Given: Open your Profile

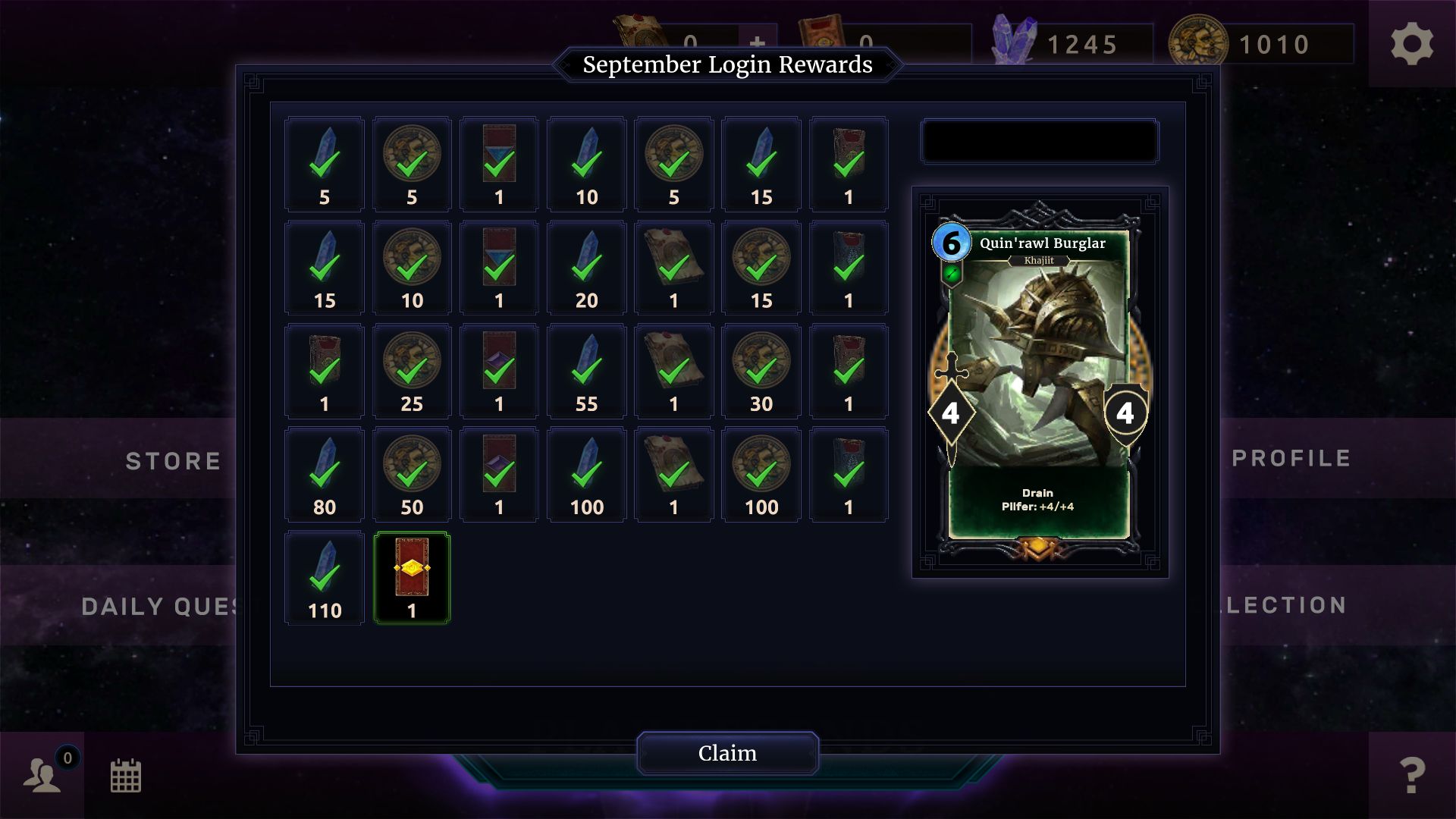Looking at the screenshot, I should pyautogui.click(x=1290, y=457).
